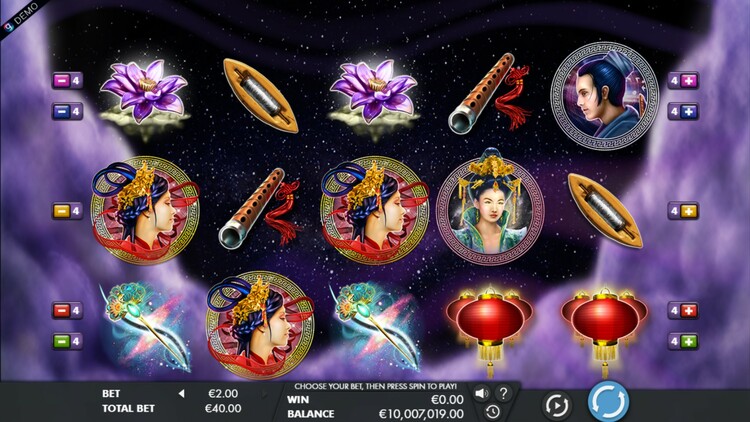Decrease the bet with the left arrow
This screenshot has width=750, height=422.
[181, 394]
